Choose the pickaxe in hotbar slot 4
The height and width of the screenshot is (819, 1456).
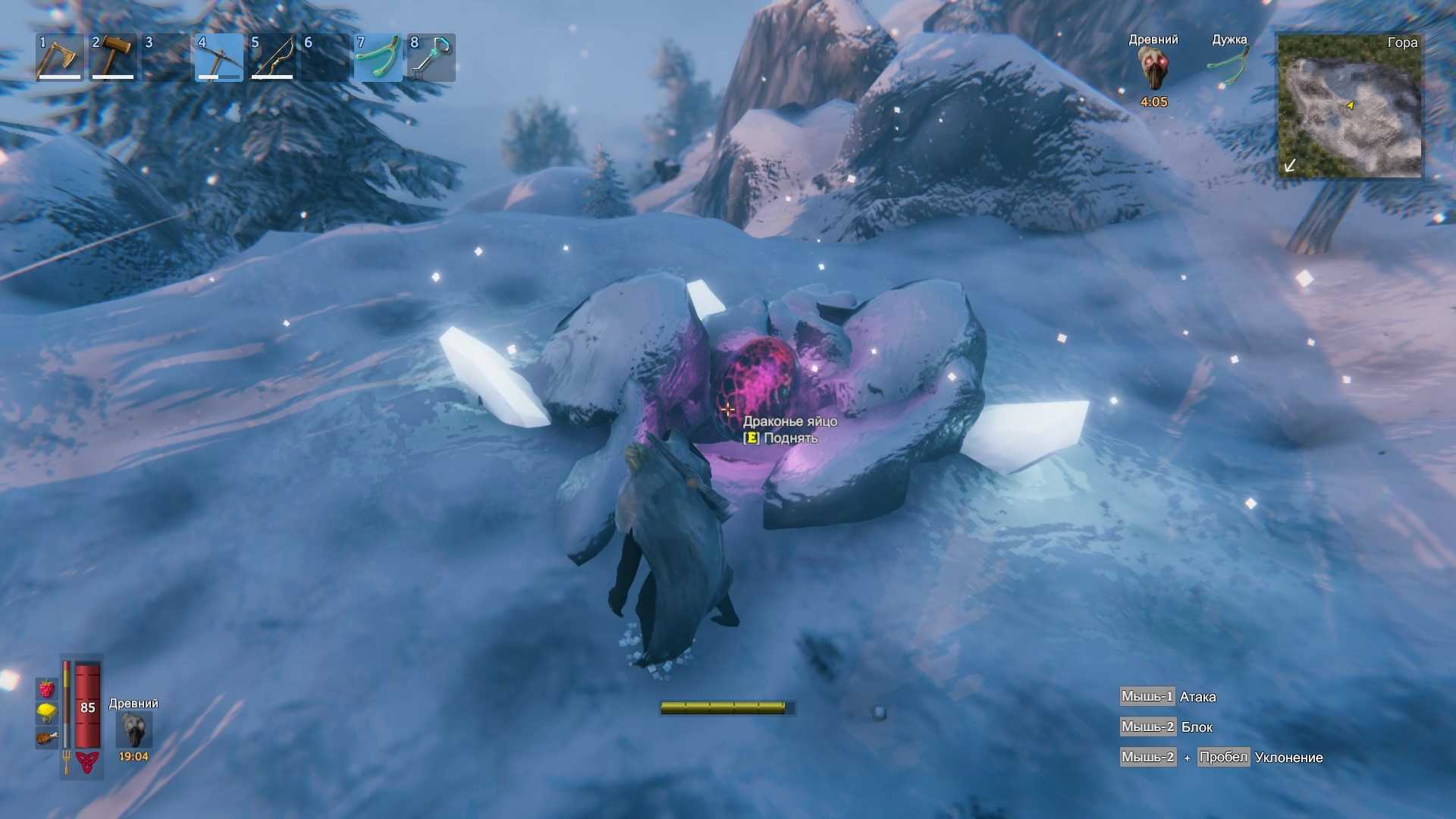[218, 58]
